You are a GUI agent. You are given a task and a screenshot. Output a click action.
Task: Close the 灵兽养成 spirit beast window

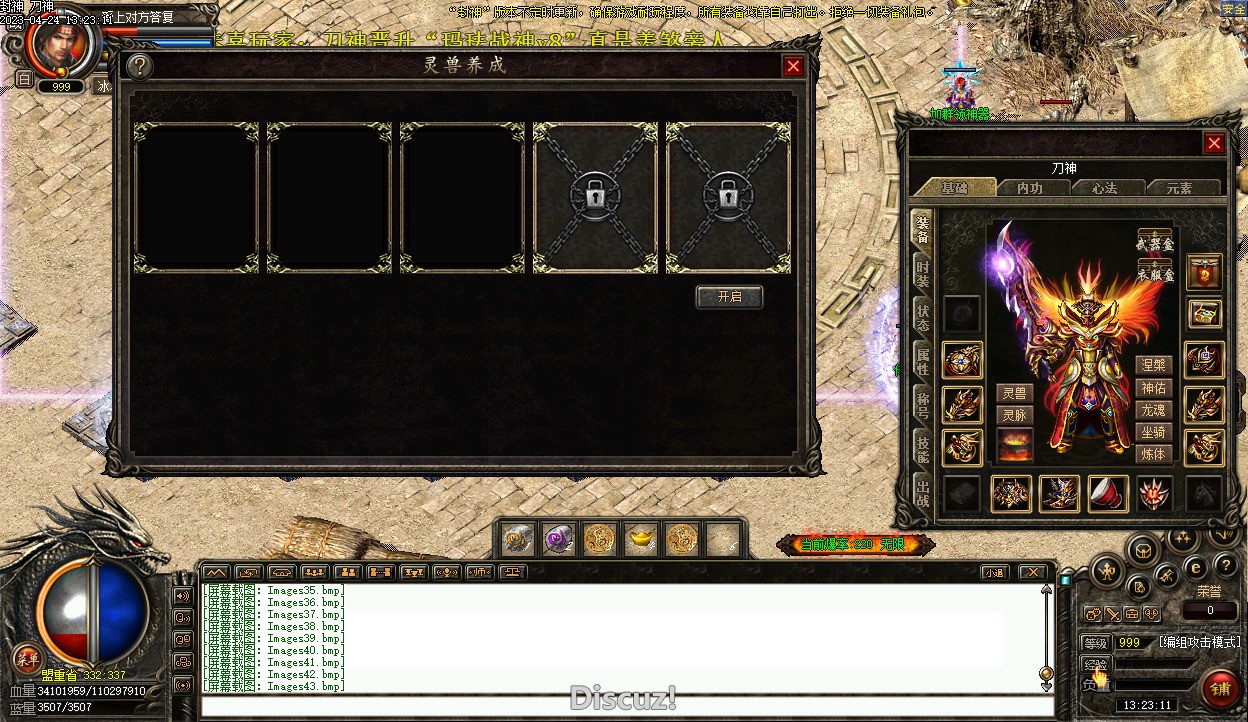tap(793, 66)
